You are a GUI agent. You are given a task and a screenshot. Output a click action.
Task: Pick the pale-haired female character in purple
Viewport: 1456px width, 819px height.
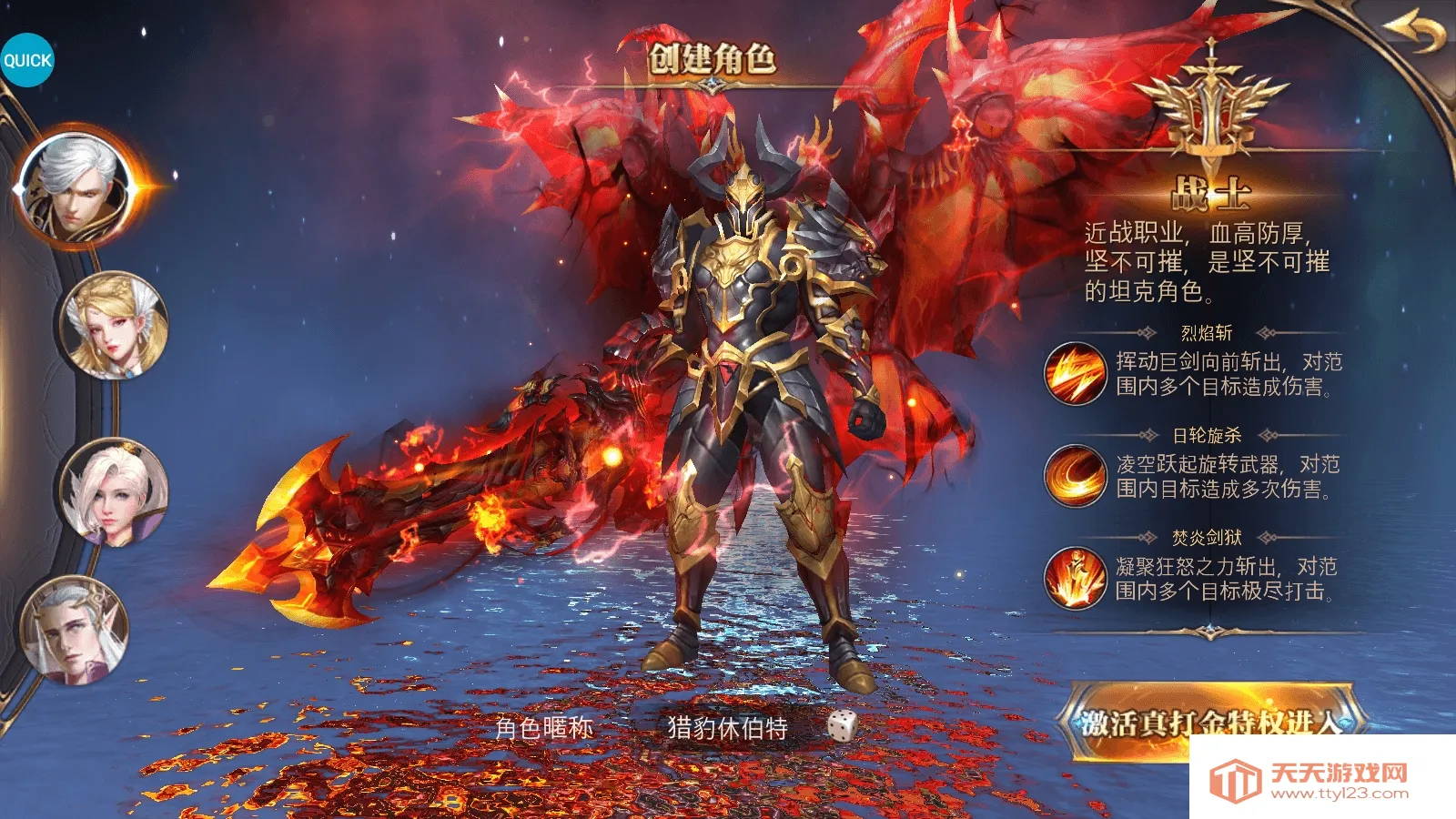pyautogui.click(x=115, y=492)
